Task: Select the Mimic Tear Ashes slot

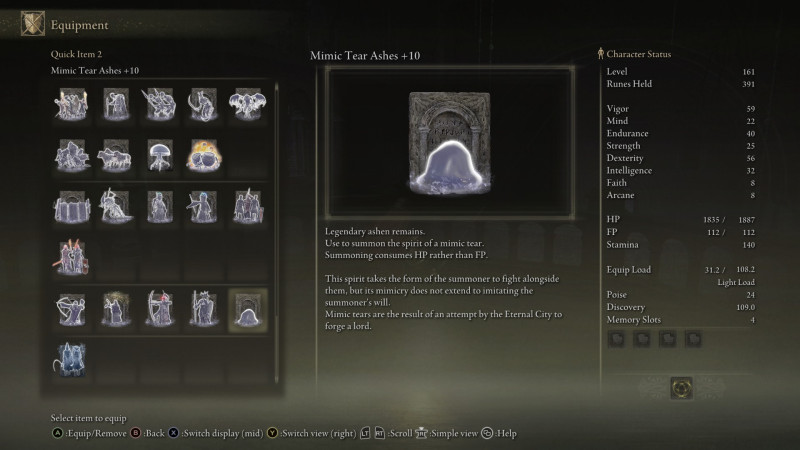Action: 247,309
